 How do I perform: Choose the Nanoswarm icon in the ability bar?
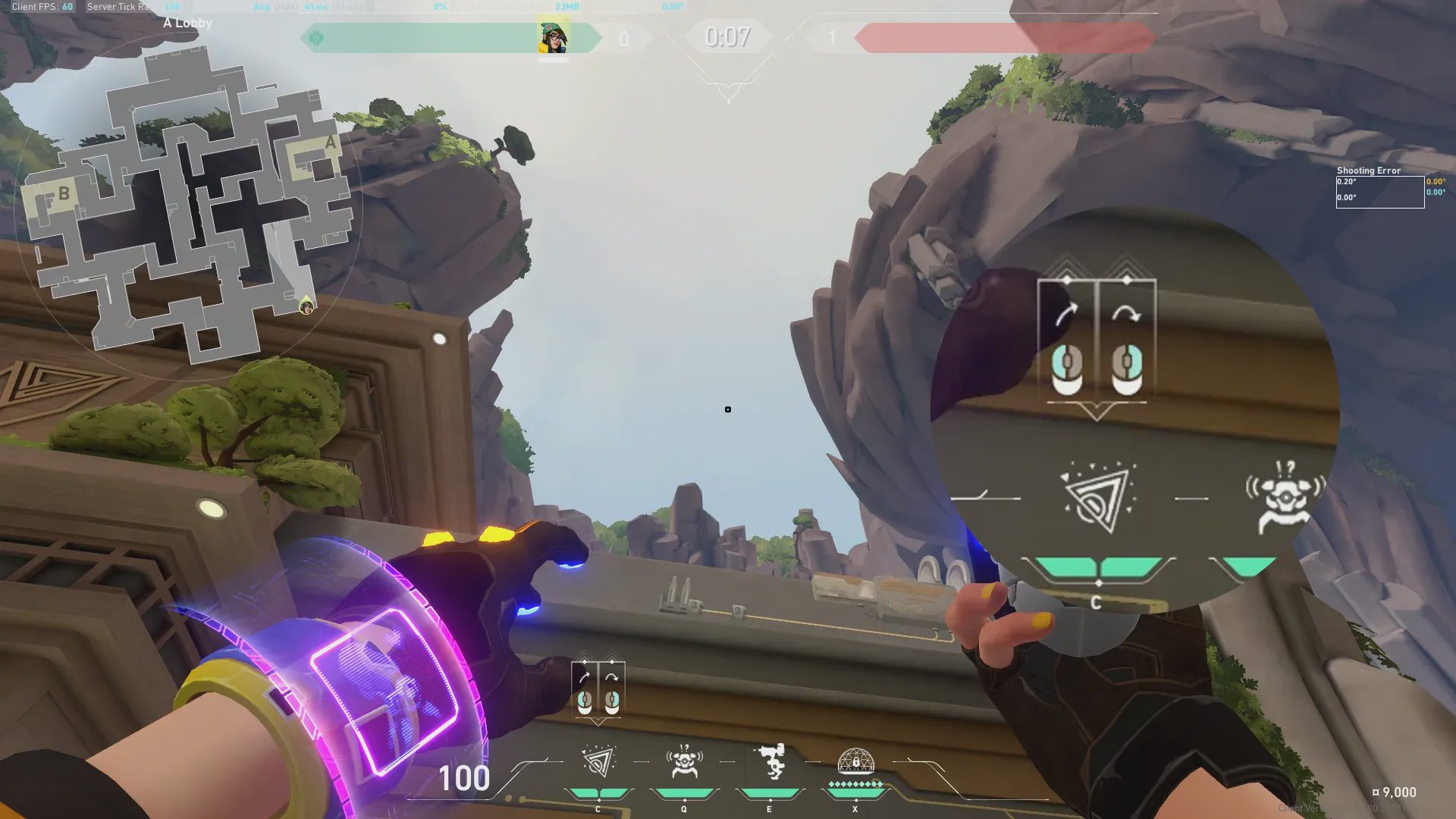click(x=598, y=761)
